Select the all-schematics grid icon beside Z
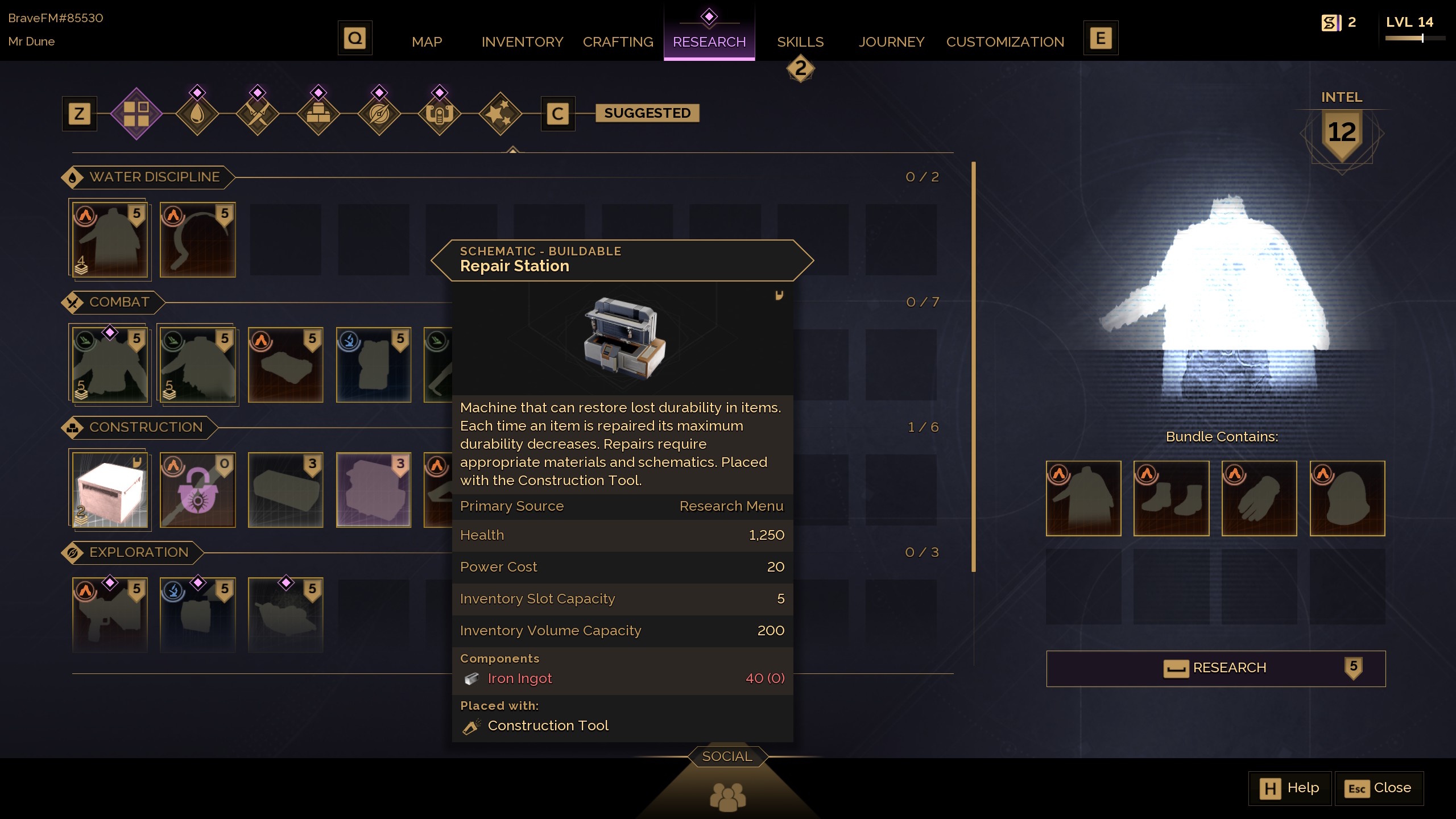The width and height of the screenshot is (1456, 819). pos(136,113)
